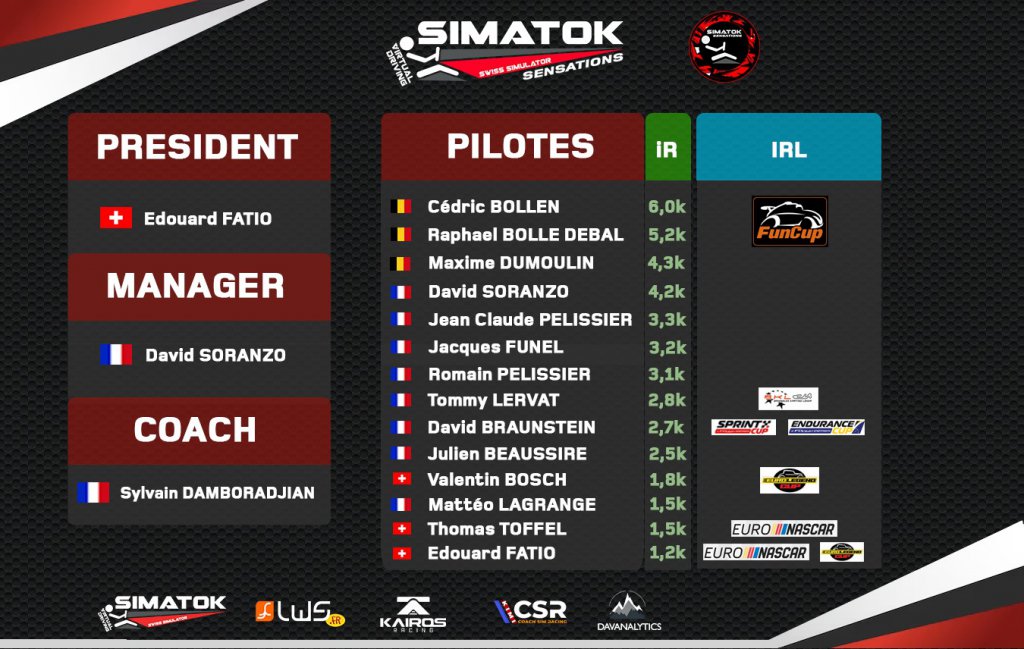Choose Mattéo LAGRANGE from the pilots

pos(511,505)
